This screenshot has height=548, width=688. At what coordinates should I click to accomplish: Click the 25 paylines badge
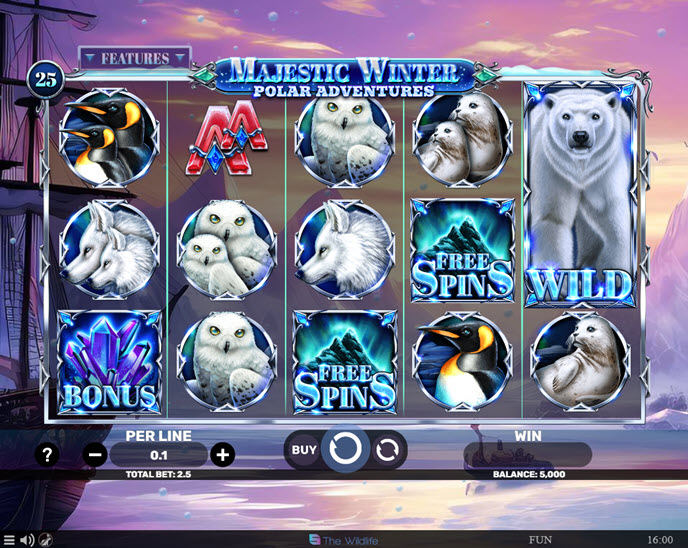(x=44, y=77)
